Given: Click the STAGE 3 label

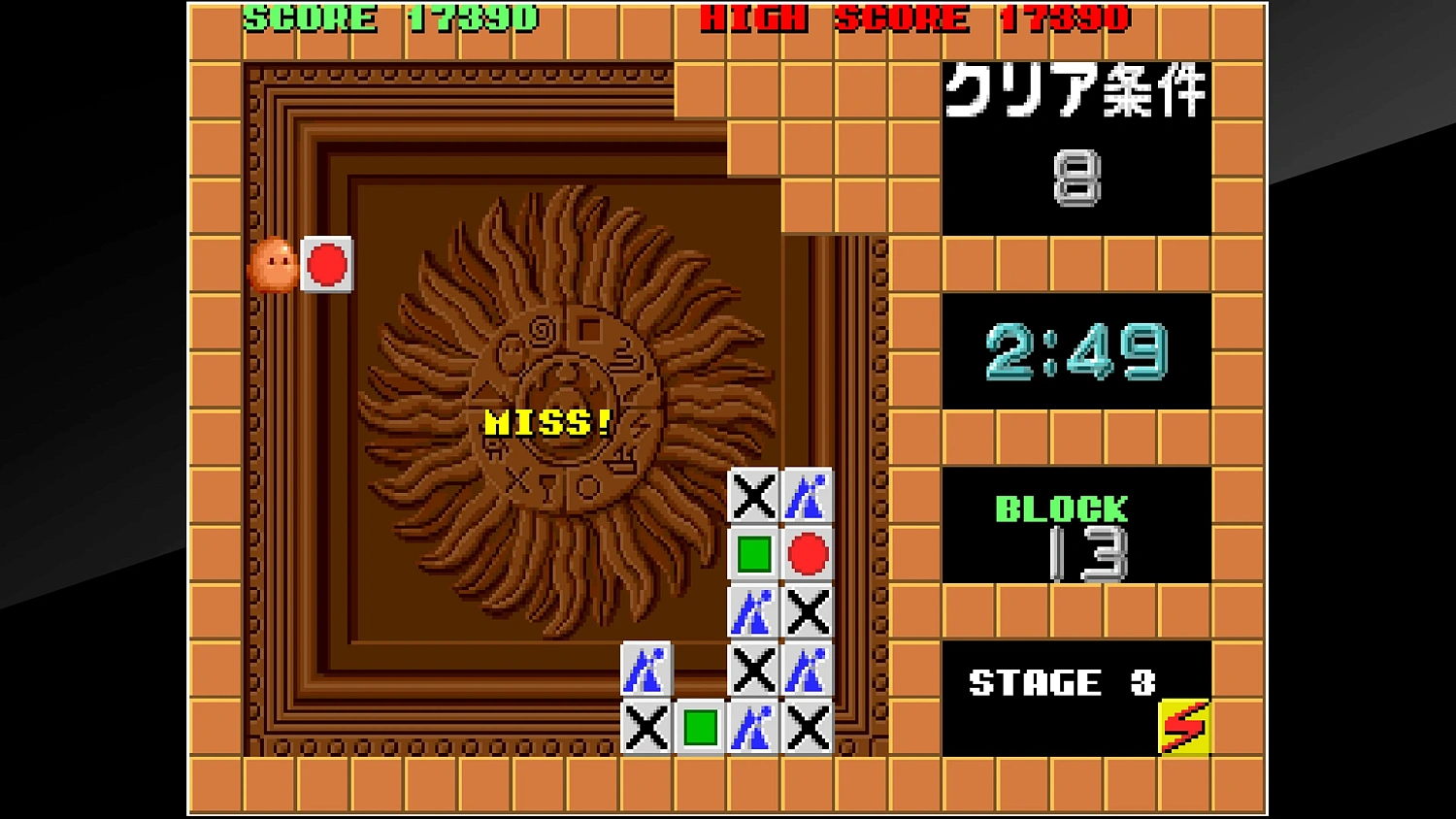Looking at the screenshot, I should click(x=1063, y=682).
